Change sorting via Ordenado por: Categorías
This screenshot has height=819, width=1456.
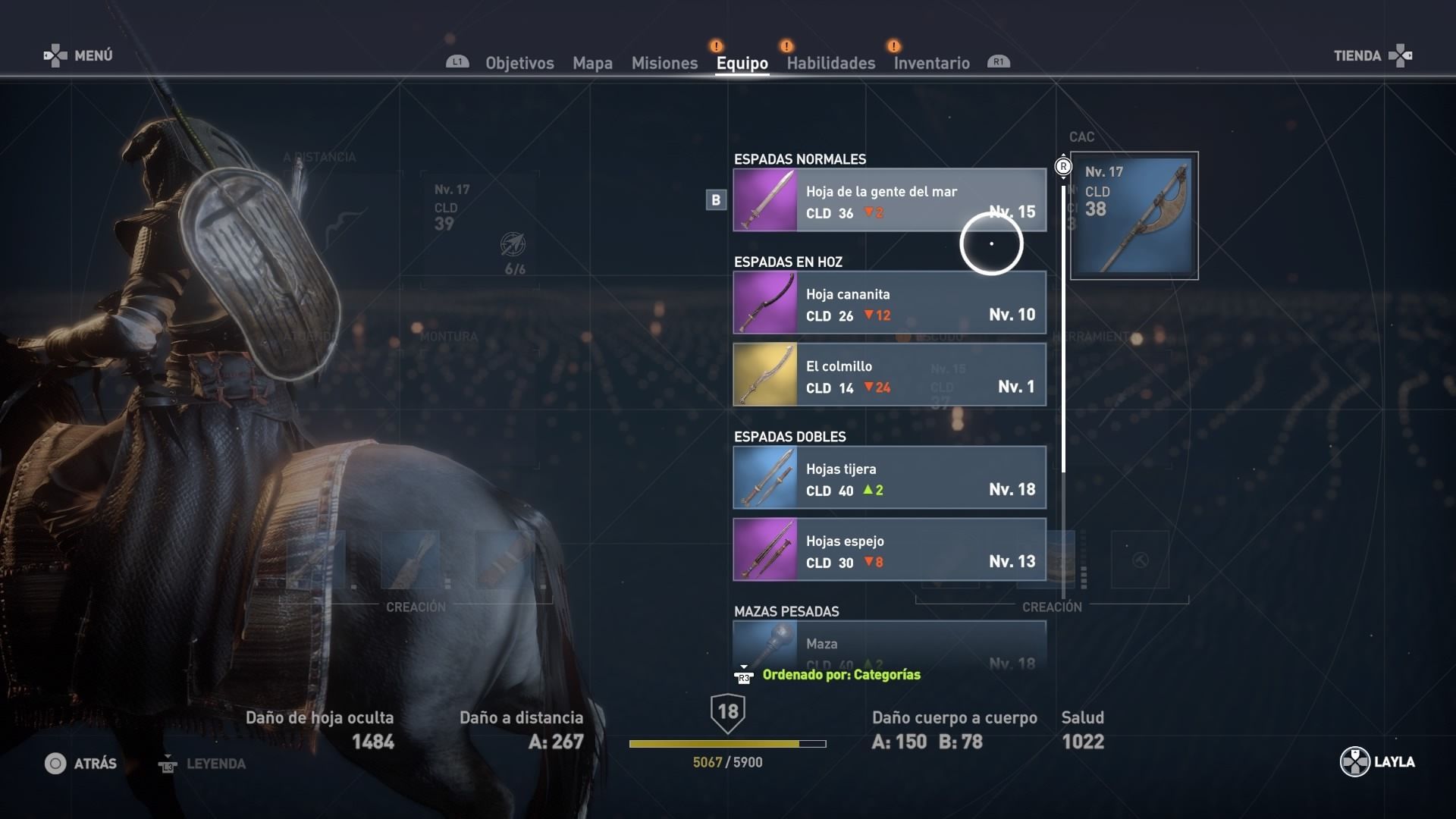(840, 675)
